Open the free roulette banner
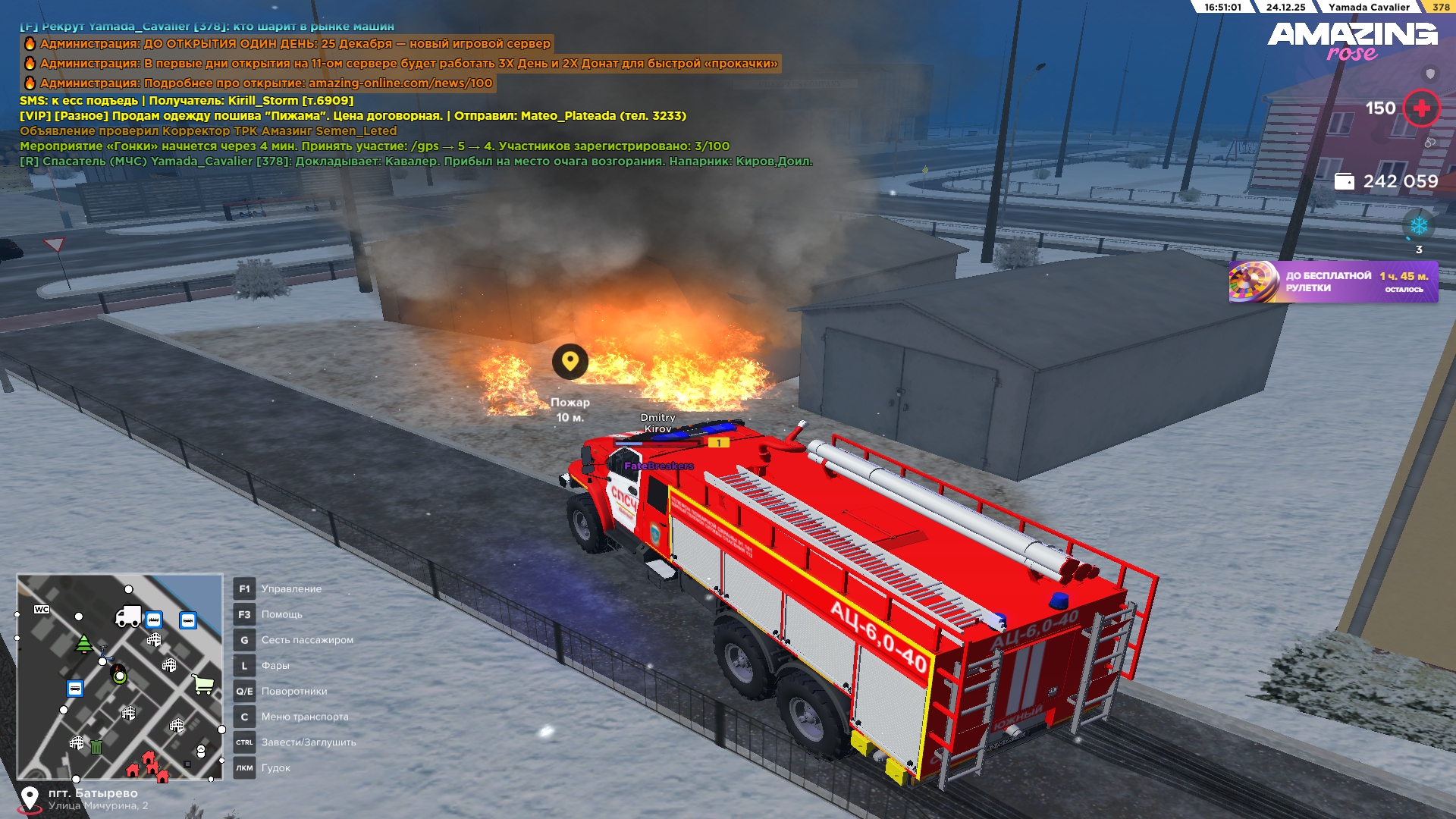The width and height of the screenshot is (1456, 819). (x=1332, y=282)
